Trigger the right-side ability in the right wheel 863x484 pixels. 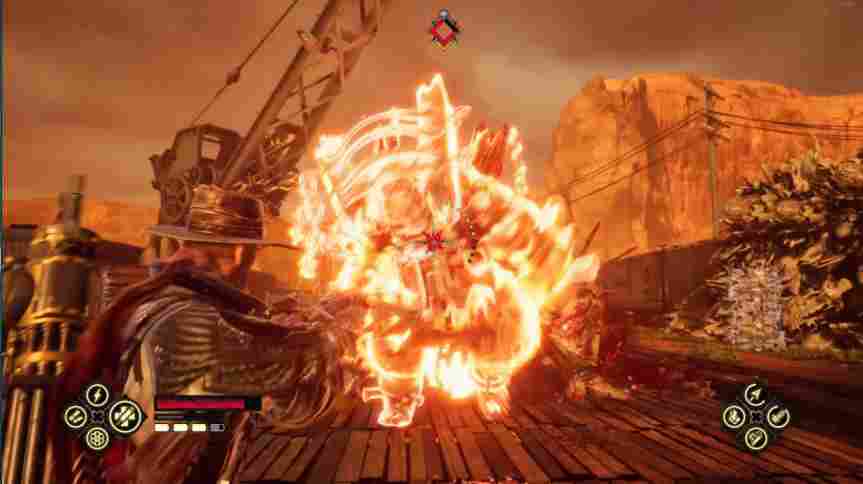pos(779,415)
